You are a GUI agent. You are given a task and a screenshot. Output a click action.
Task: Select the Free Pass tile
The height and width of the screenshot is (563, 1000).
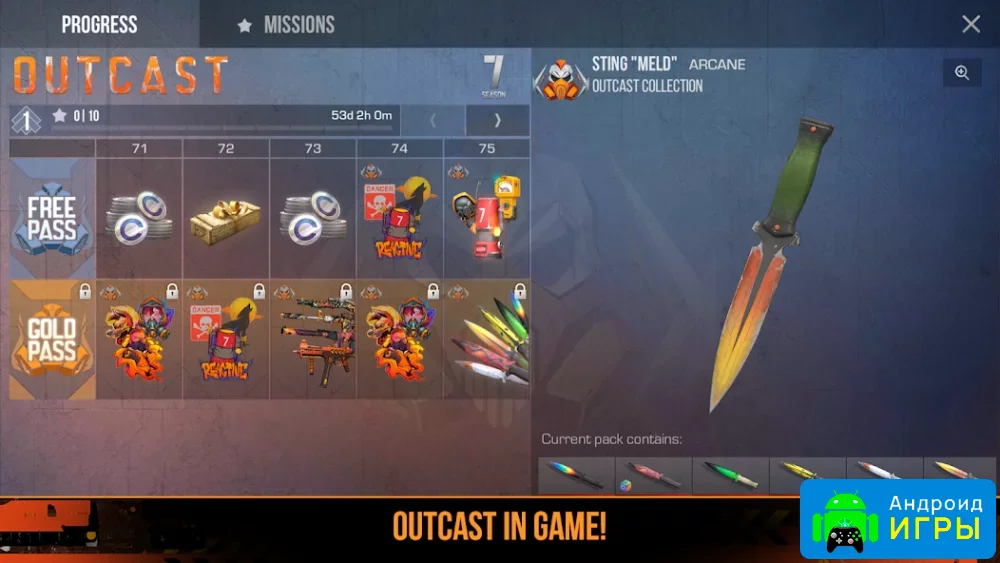point(52,218)
